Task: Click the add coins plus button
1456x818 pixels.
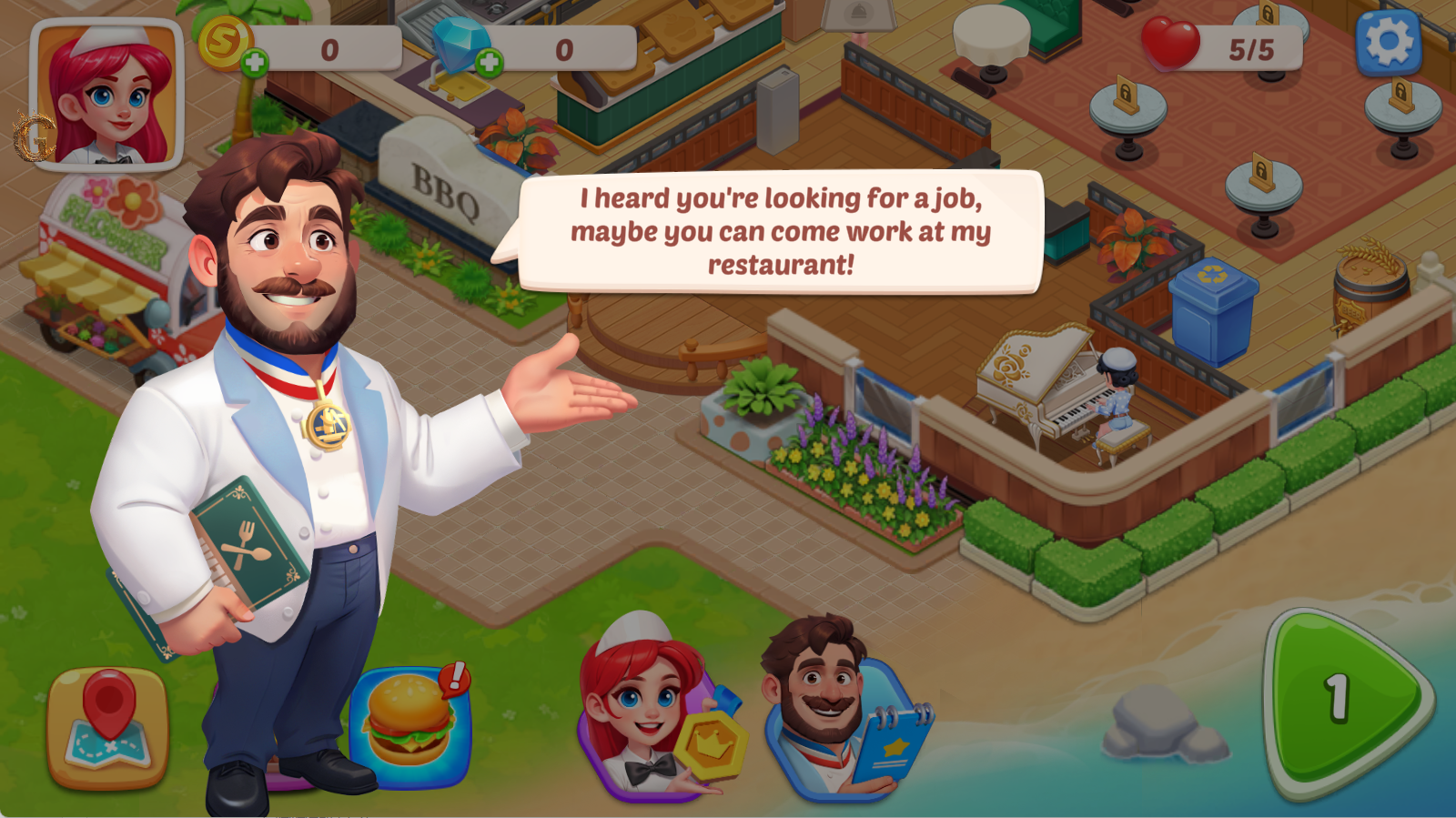Action: 258,61
